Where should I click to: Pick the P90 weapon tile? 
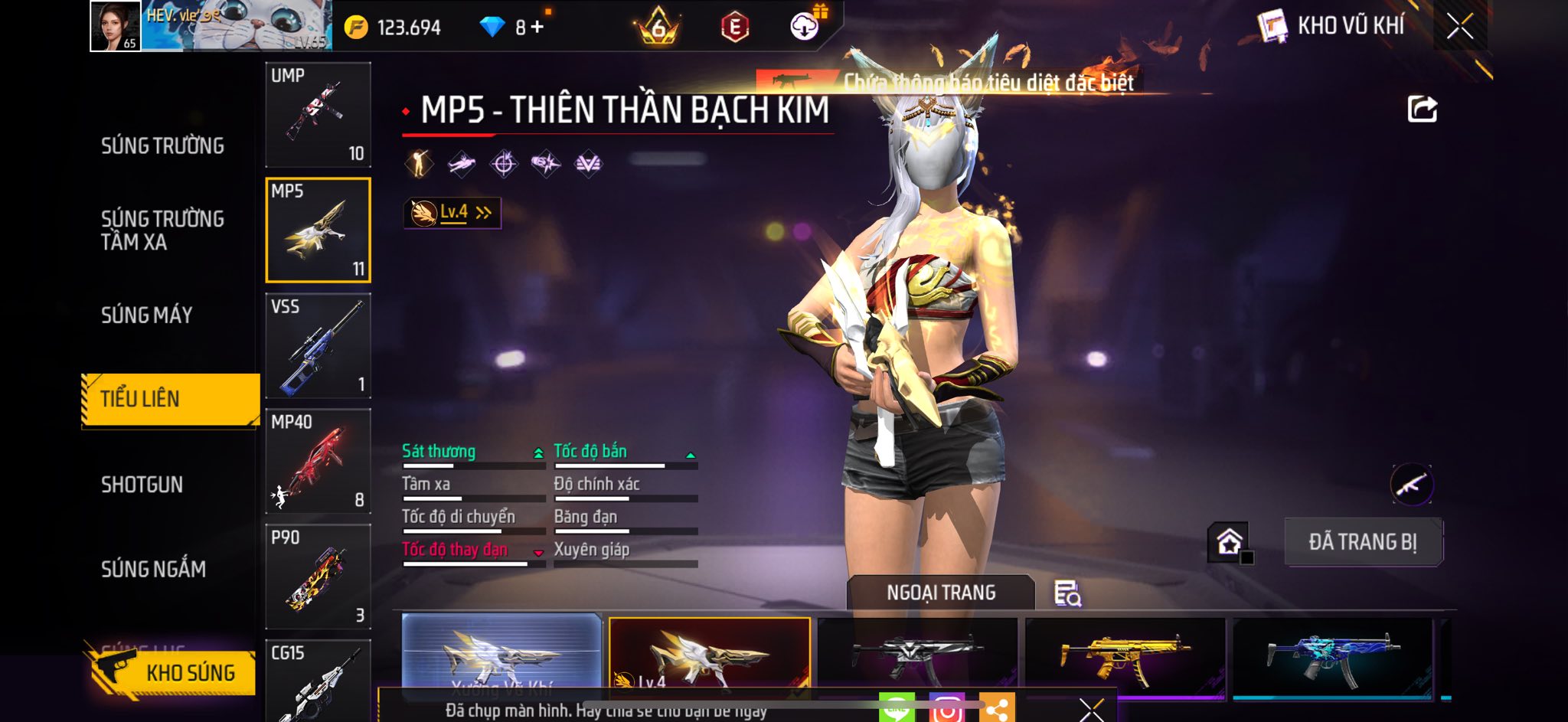(x=318, y=577)
